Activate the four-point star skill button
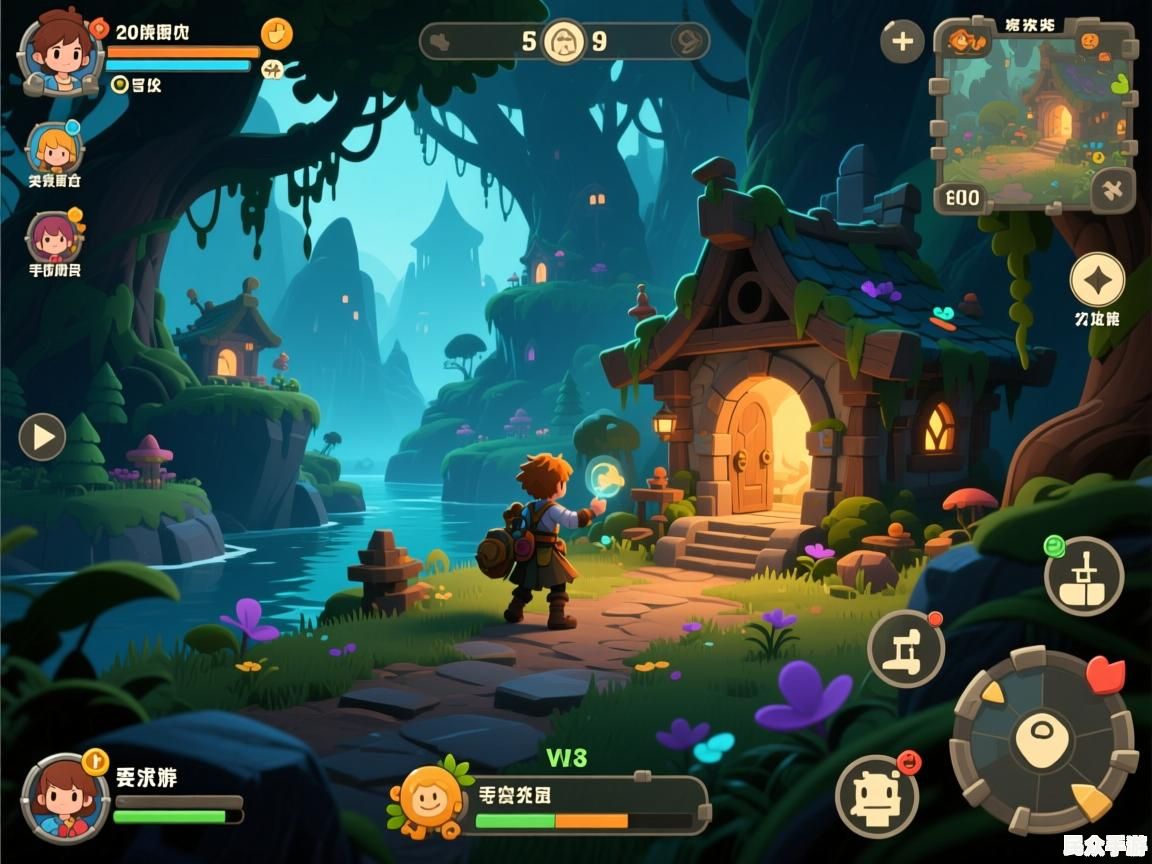The image size is (1152, 864). point(1097,280)
